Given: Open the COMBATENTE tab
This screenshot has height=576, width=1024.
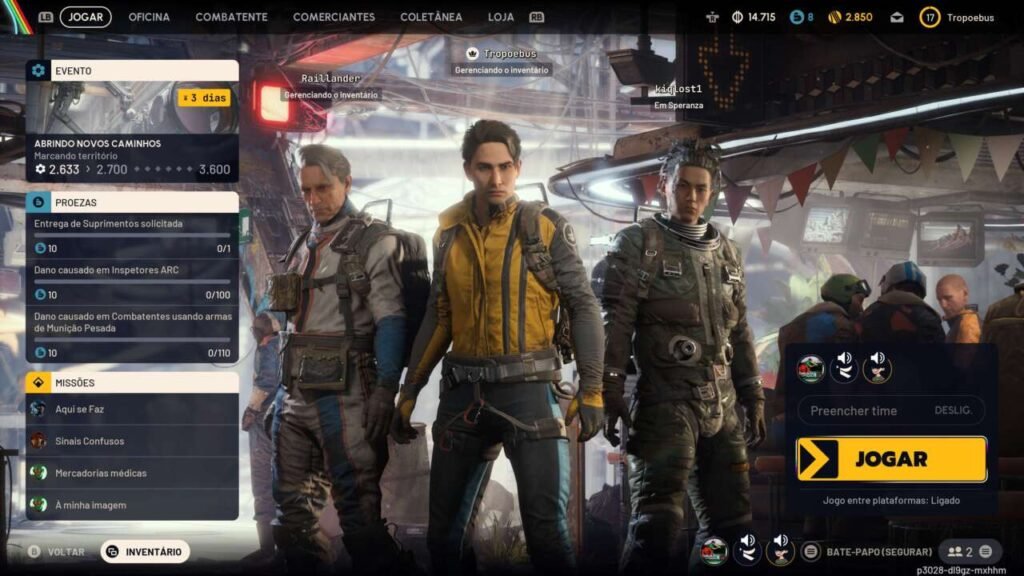Looking at the screenshot, I should (231, 17).
